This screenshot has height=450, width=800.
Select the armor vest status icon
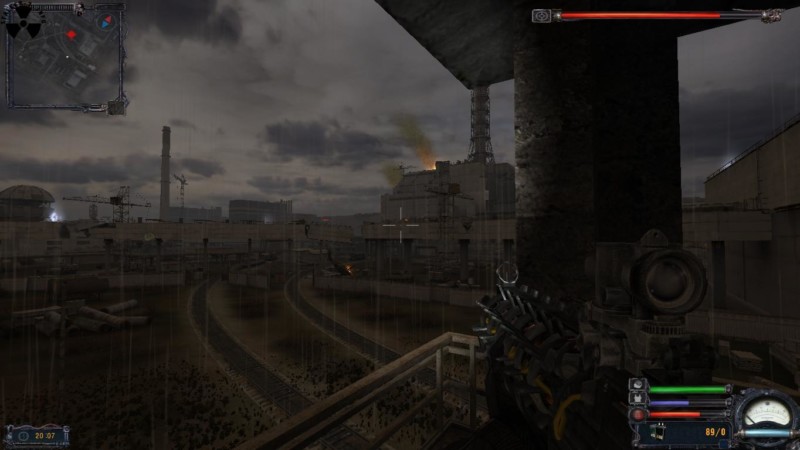[x=637, y=400]
